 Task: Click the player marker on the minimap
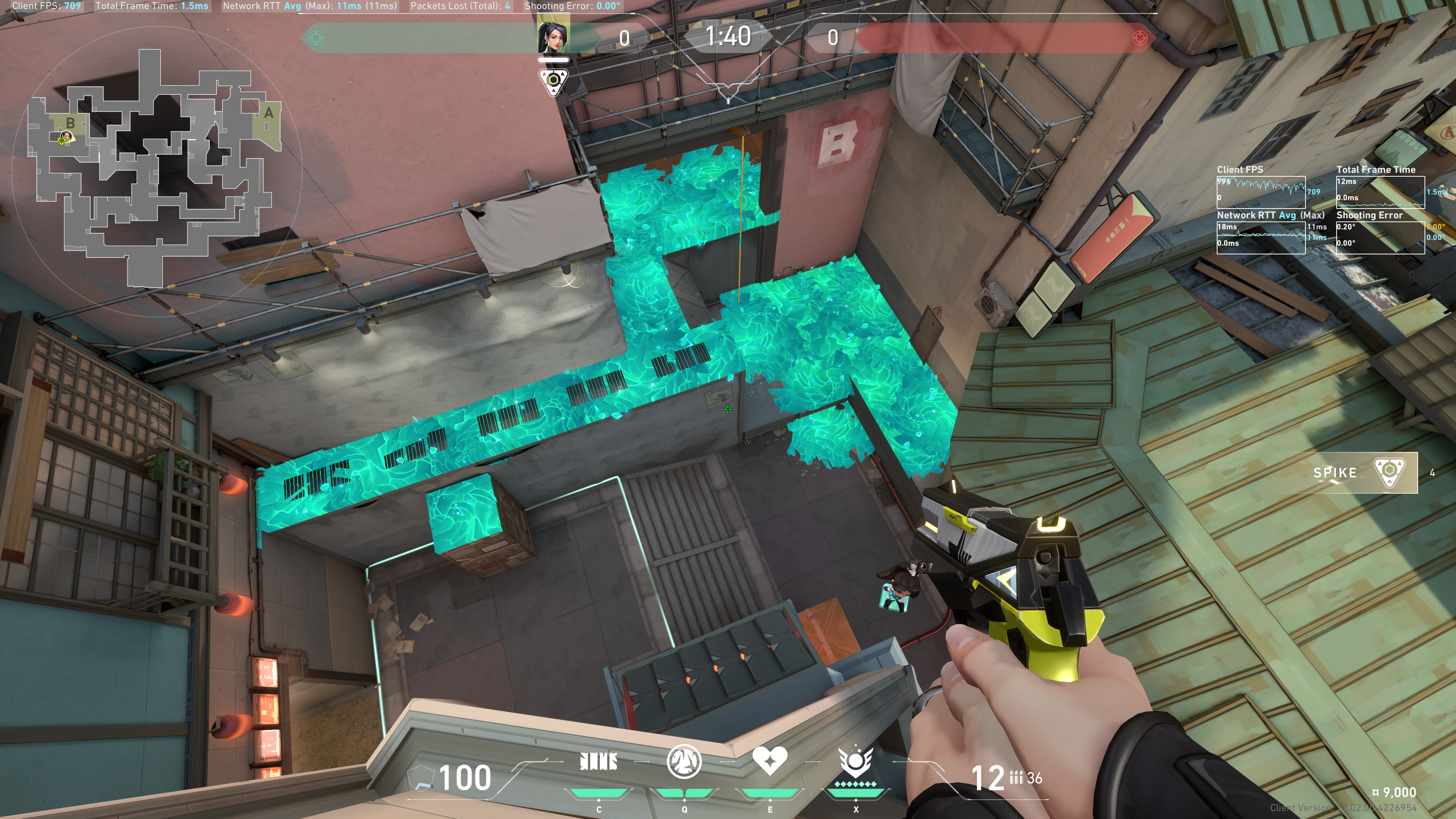(x=64, y=137)
